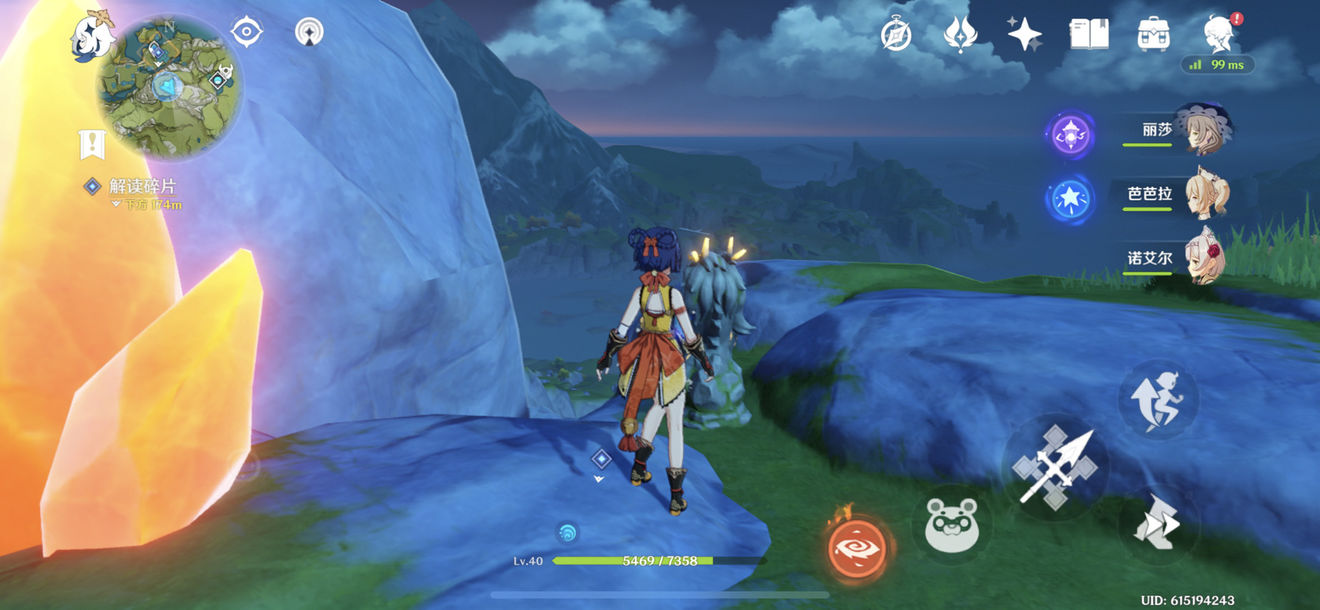
Task: Switch to party member 芭芭拉
Action: [x=1201, y=194]
